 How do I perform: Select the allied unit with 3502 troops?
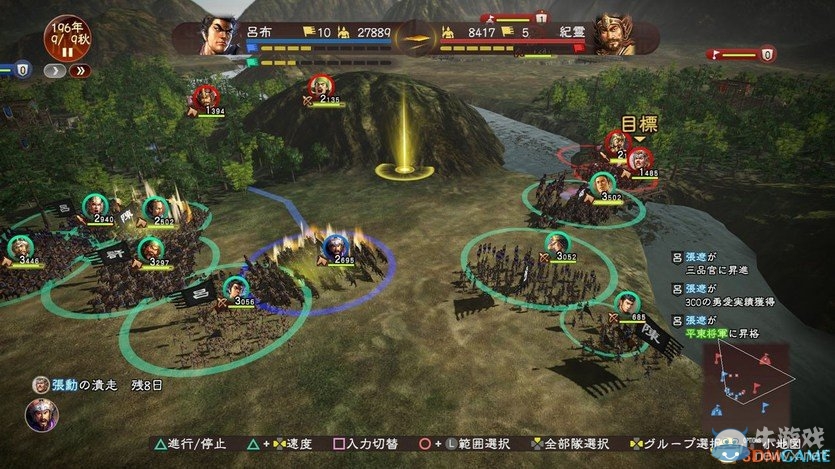pos(600,184)
